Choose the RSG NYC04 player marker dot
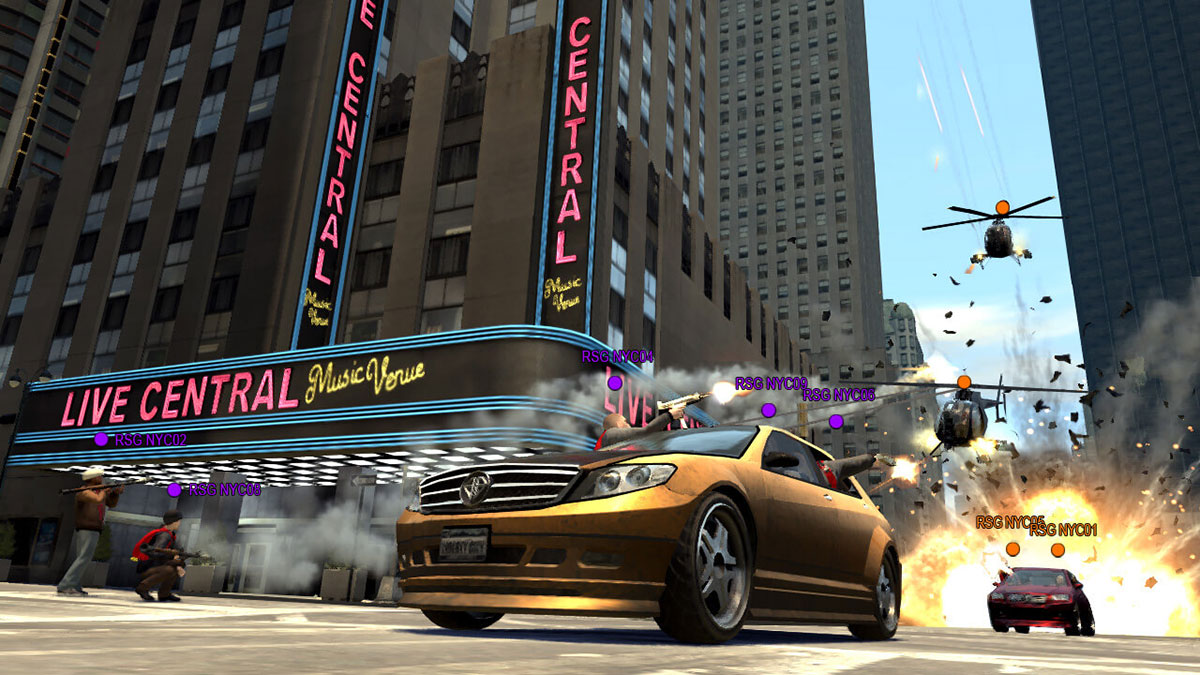Screen dimensions: 1200x675 point(615,382)
